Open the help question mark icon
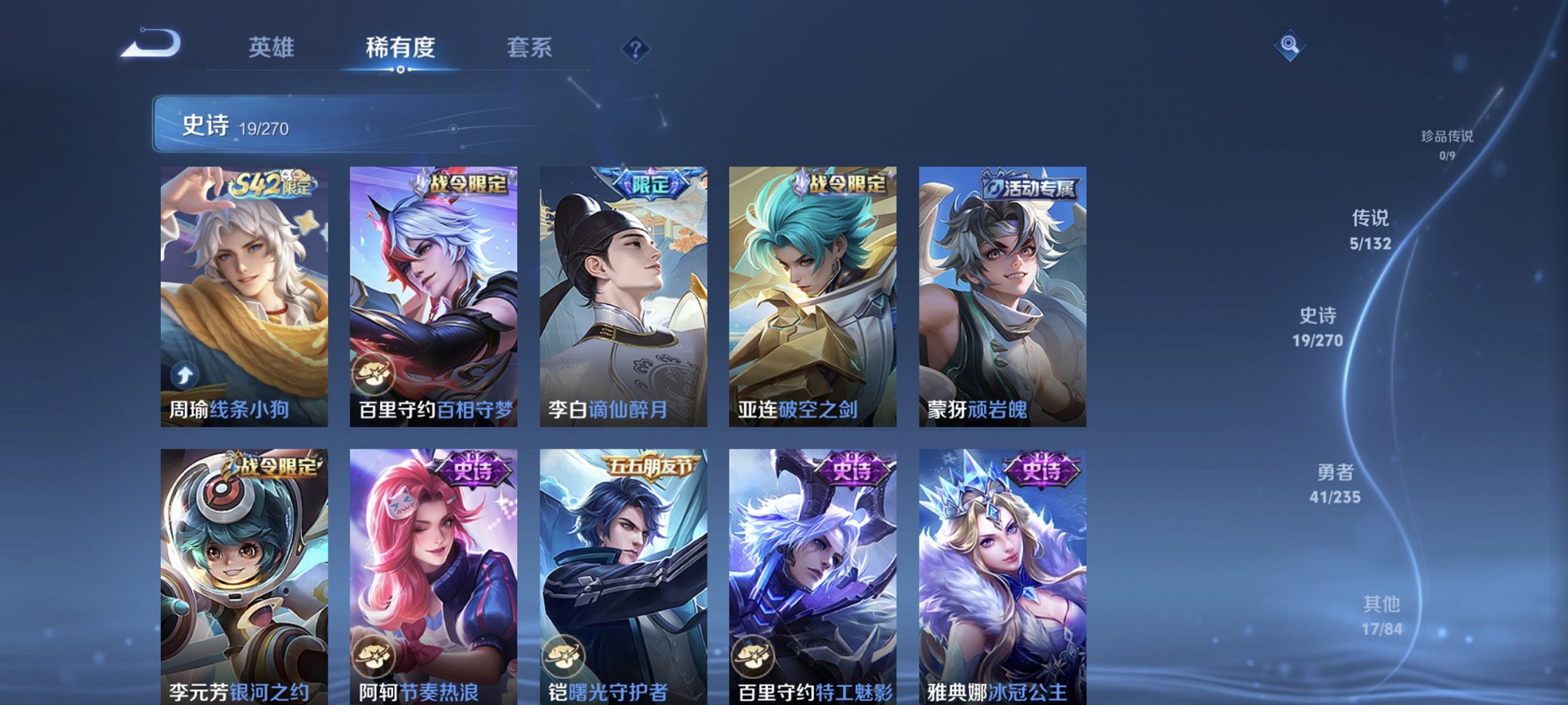The image size is (1568, 705). pos(635,48)
